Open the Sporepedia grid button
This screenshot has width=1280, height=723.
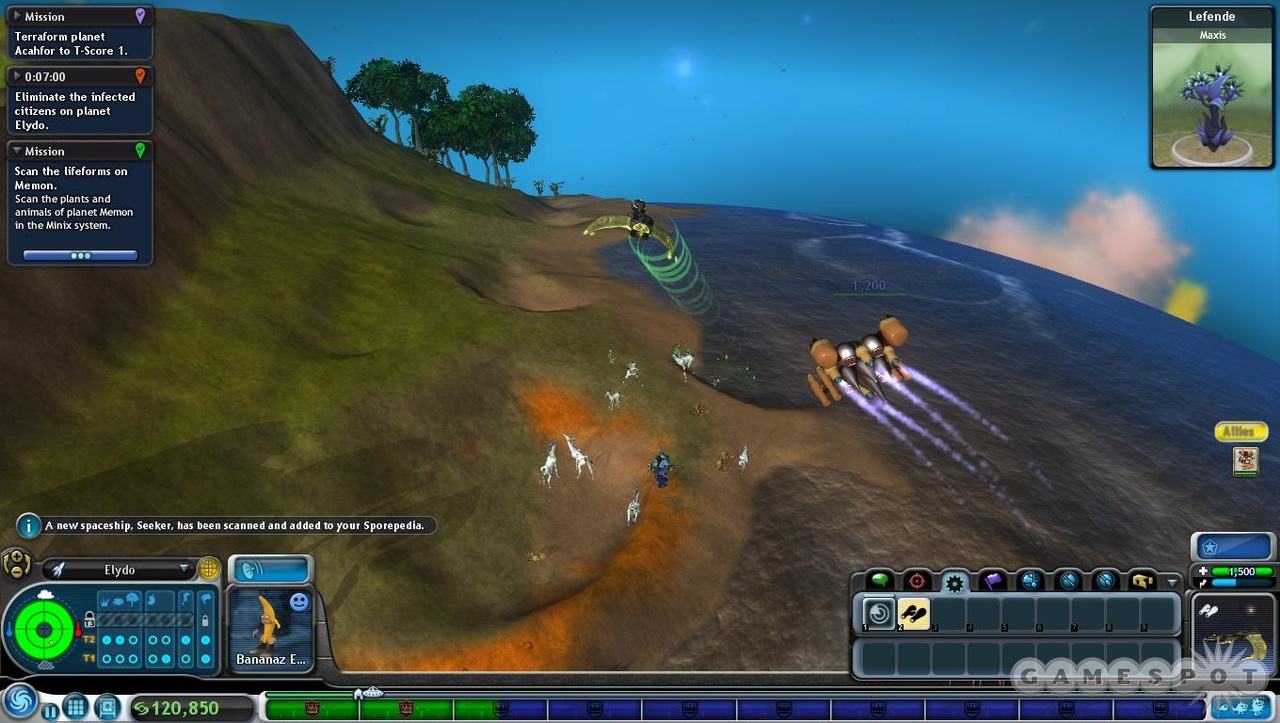[x=76, y=708]
